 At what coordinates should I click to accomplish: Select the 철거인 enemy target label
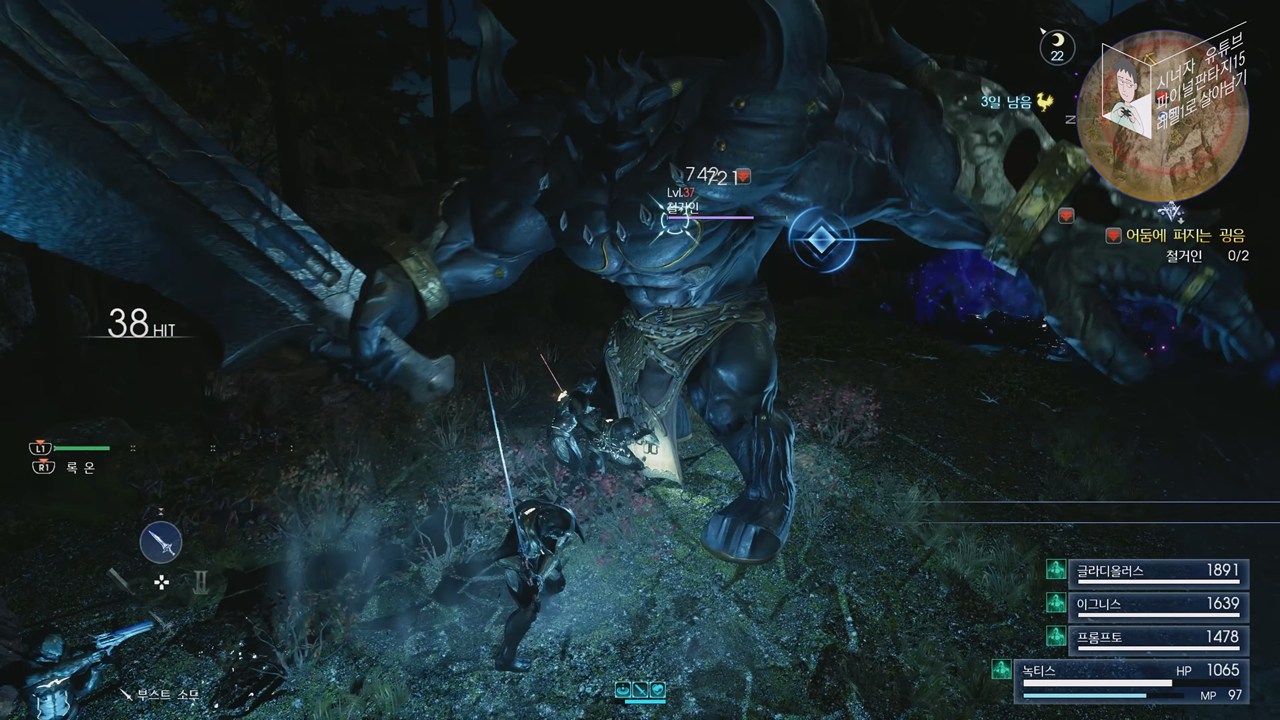tap(682, 207)
